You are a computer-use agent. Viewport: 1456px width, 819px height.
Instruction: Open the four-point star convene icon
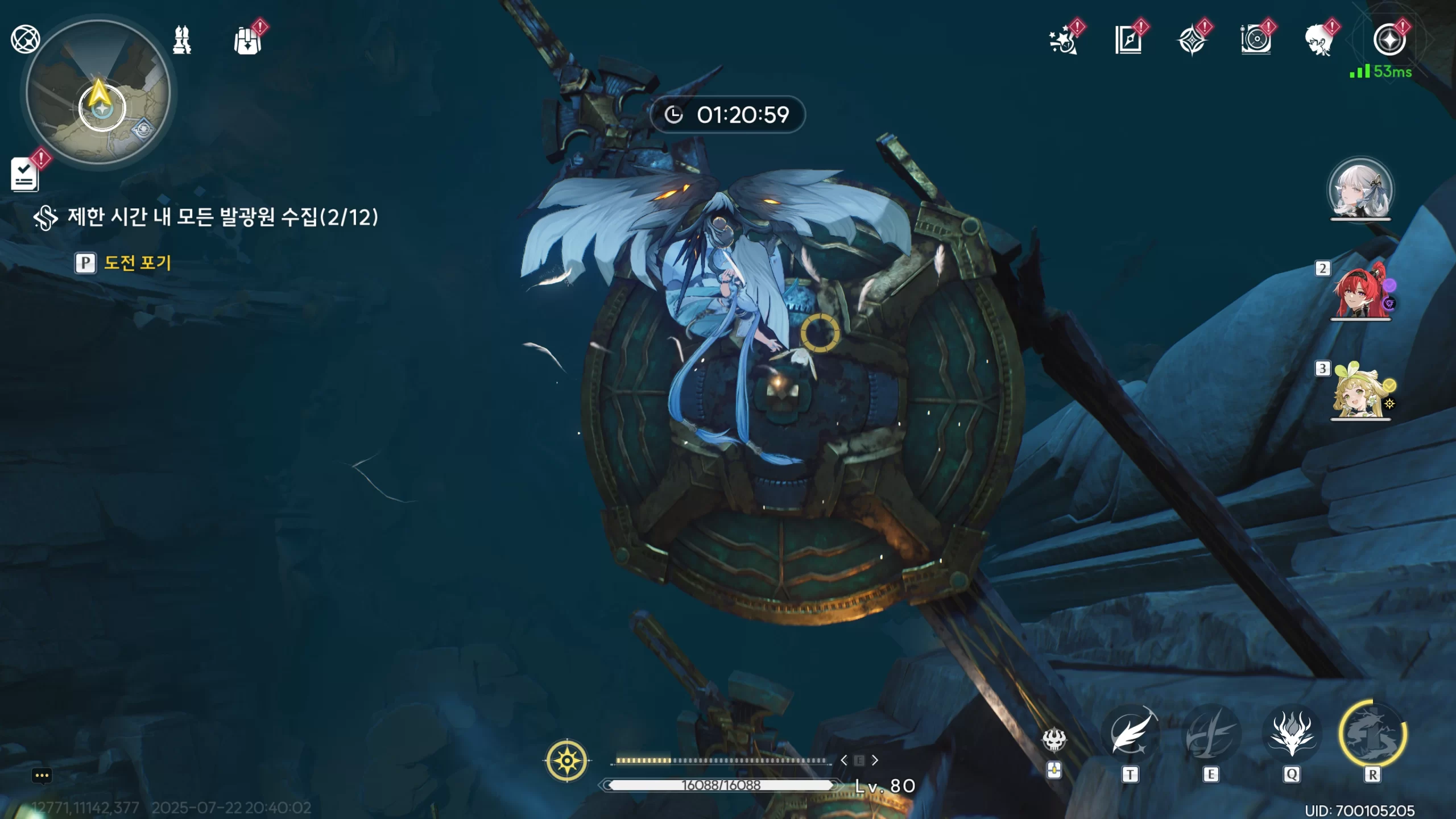[1192, 41]
